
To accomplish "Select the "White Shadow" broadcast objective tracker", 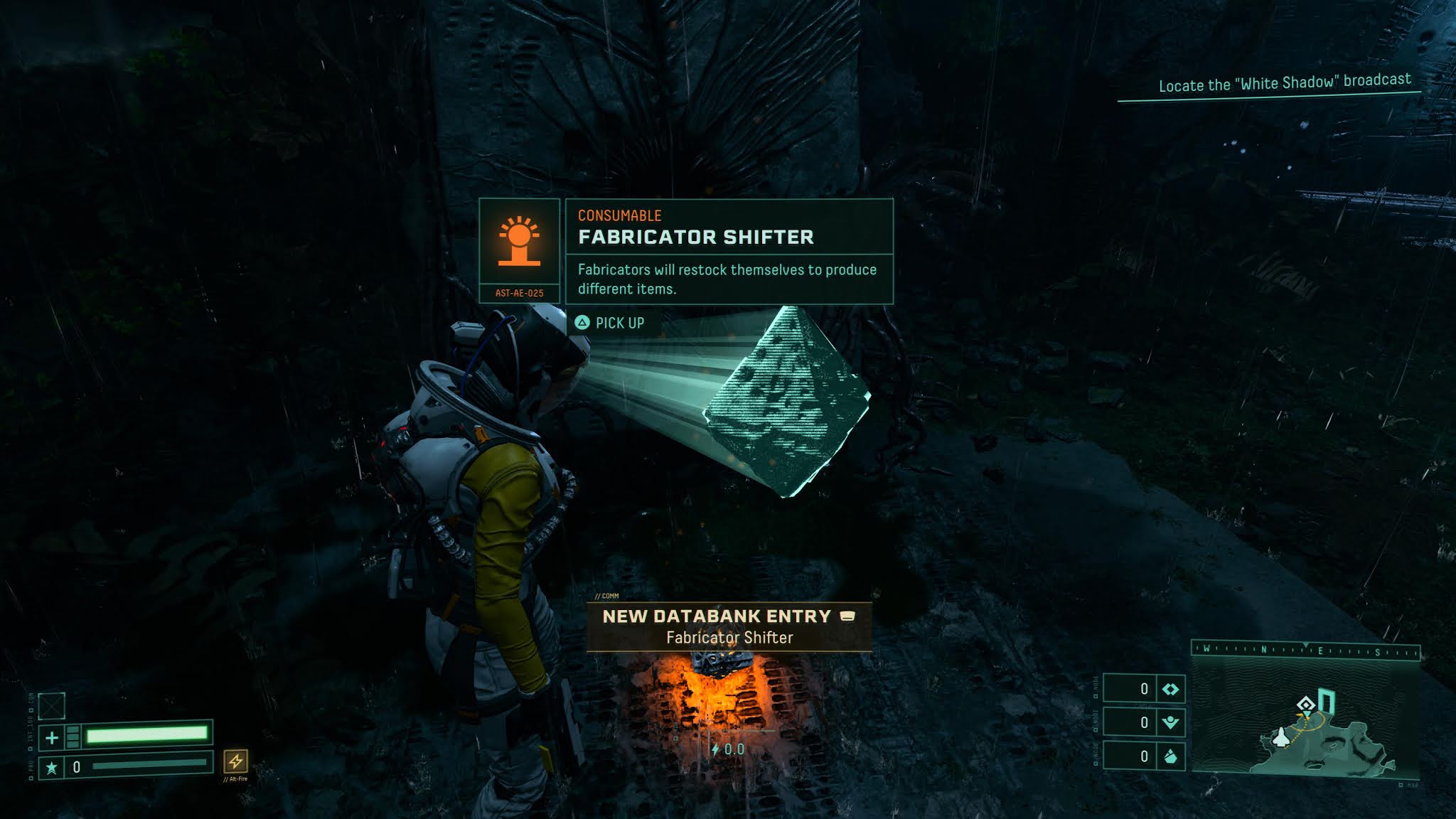I will click(1284, 83).
